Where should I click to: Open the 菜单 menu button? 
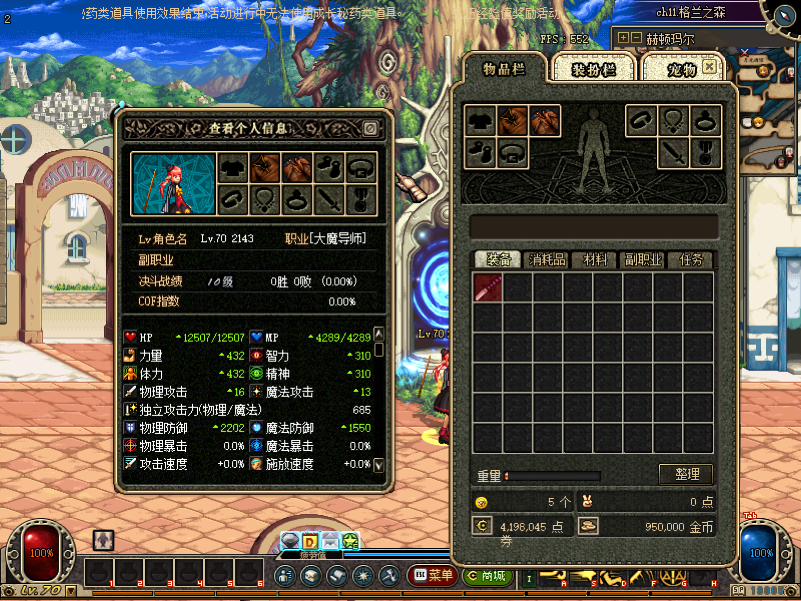[432, 576]
